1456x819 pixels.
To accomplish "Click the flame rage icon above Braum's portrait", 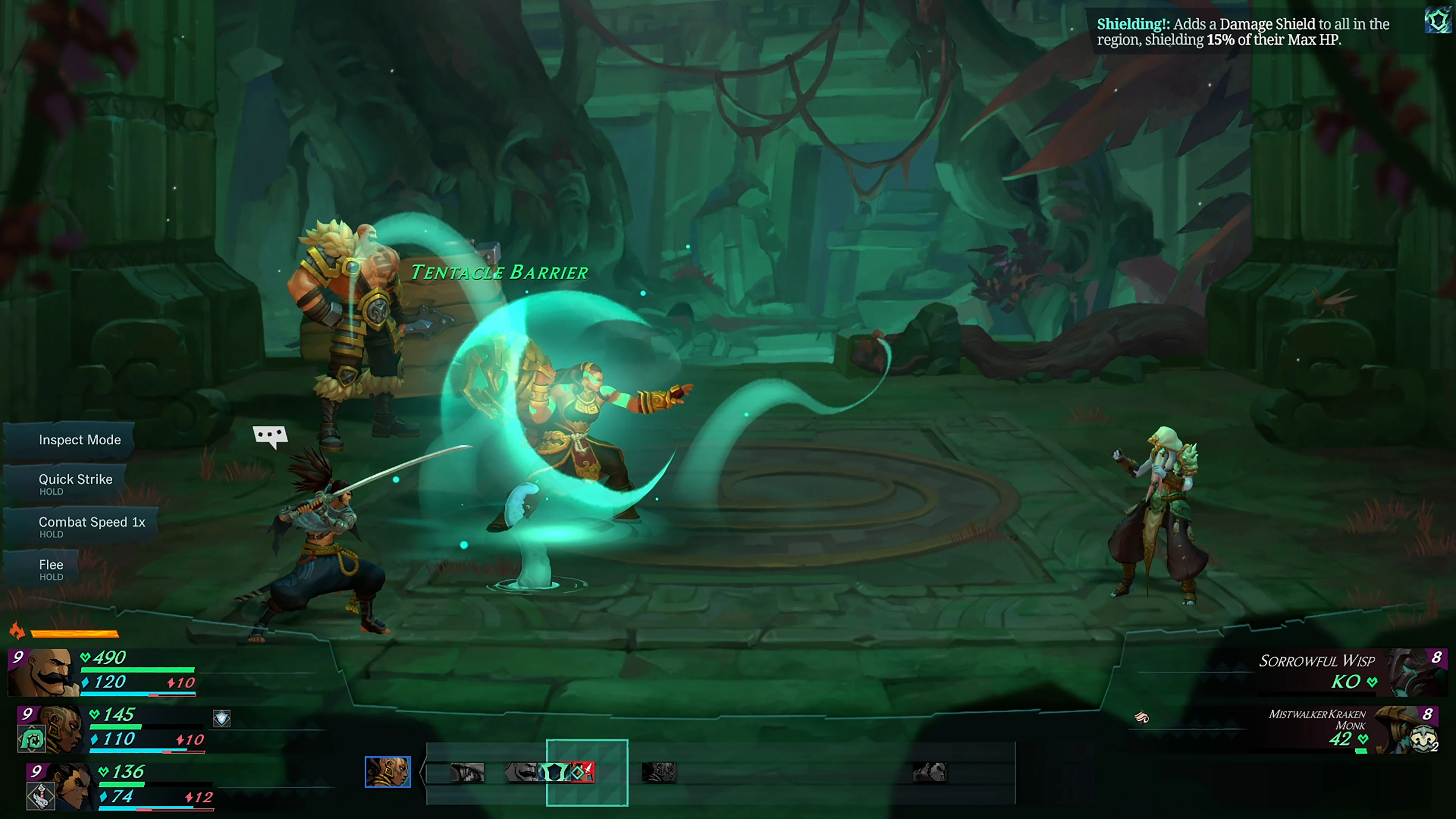I will pyautogui.click(x=17, y=632).
